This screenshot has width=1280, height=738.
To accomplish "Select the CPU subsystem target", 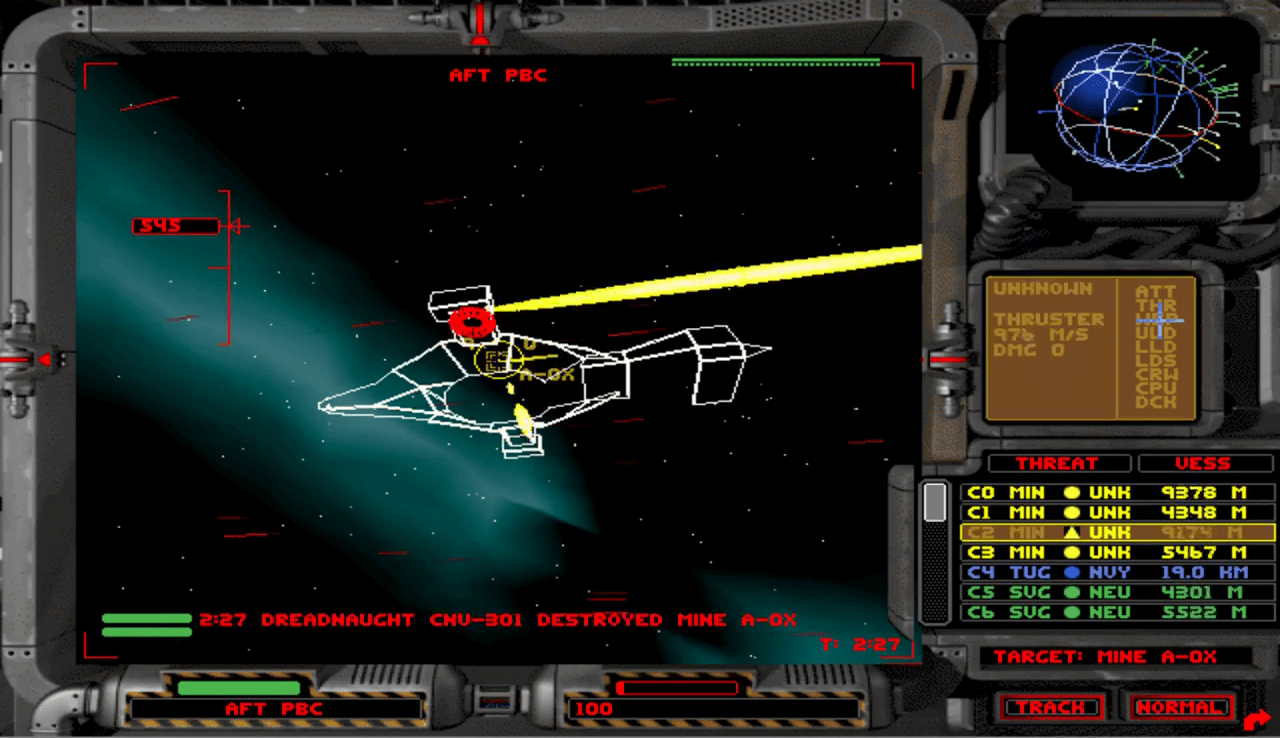I will pos(1156,388).
